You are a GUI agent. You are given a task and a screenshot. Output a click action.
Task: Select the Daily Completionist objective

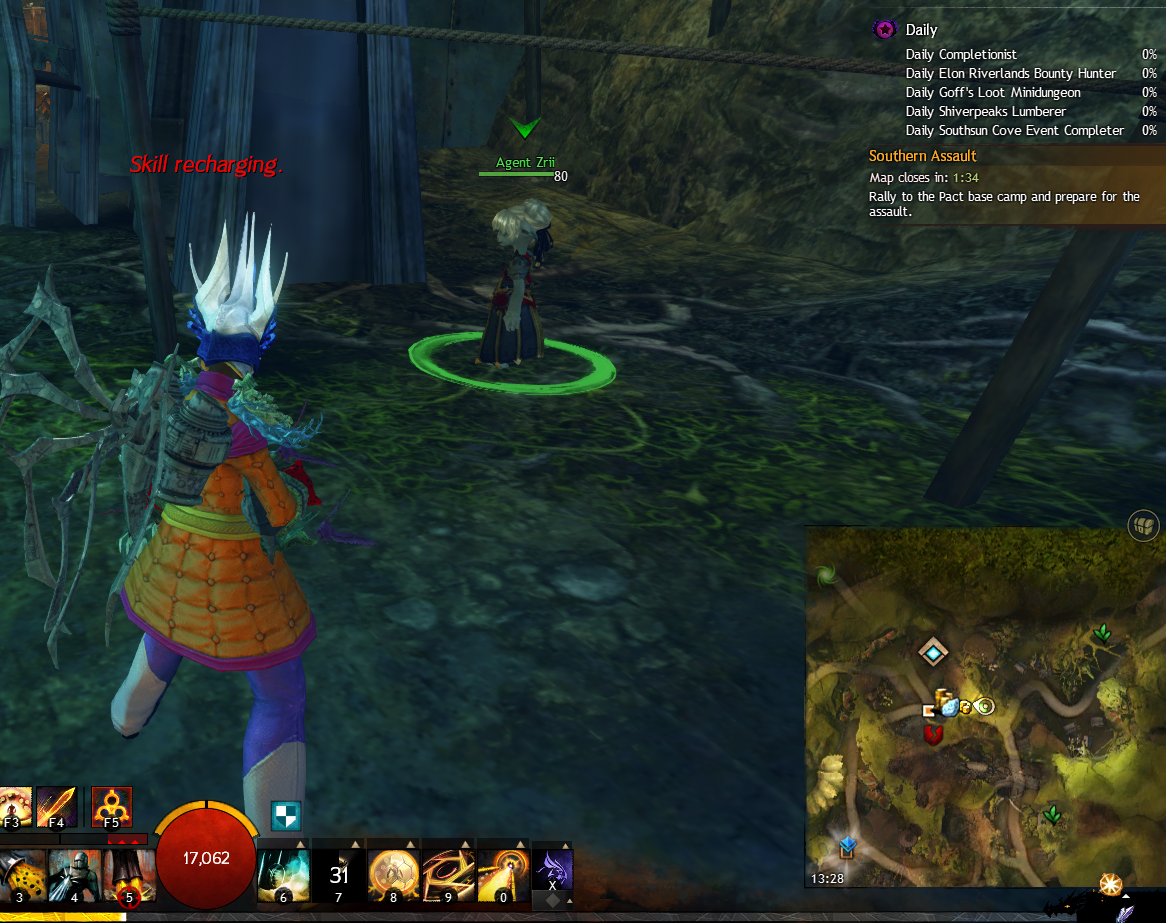[960, 54]
